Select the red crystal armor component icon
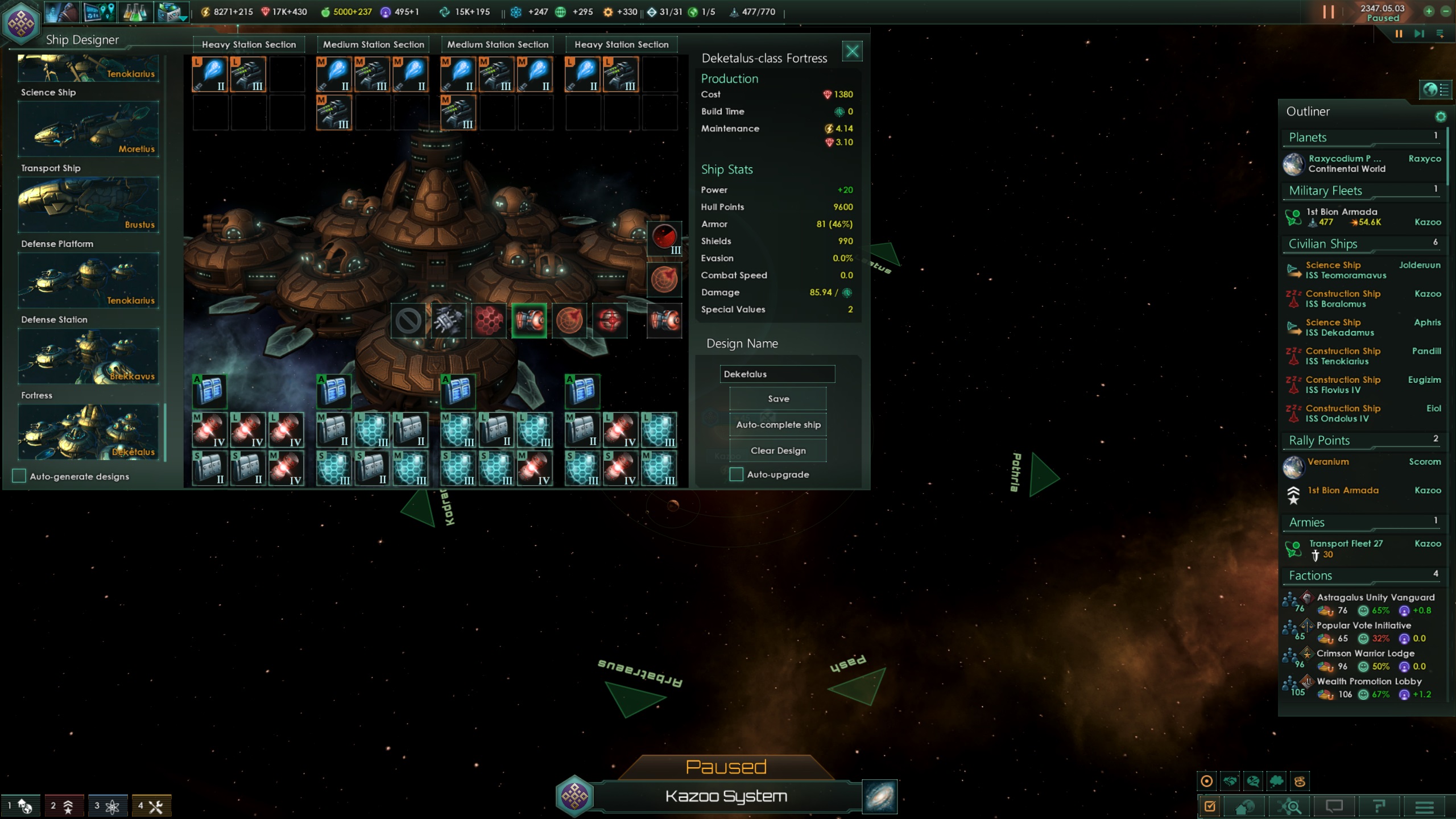1456x819 pixels. click(x=489, y=320)
